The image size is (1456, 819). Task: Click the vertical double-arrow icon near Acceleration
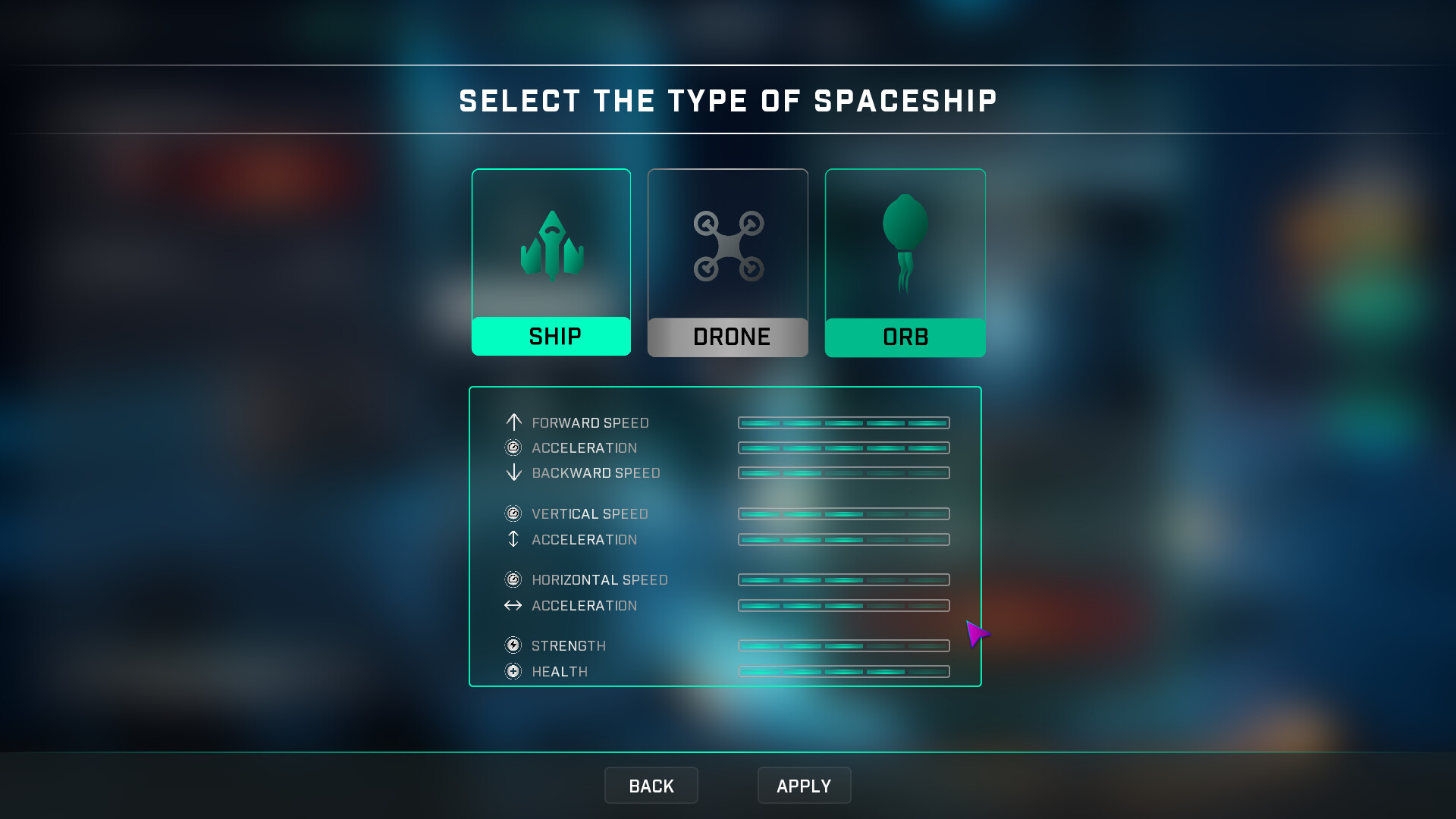(513, 539)
